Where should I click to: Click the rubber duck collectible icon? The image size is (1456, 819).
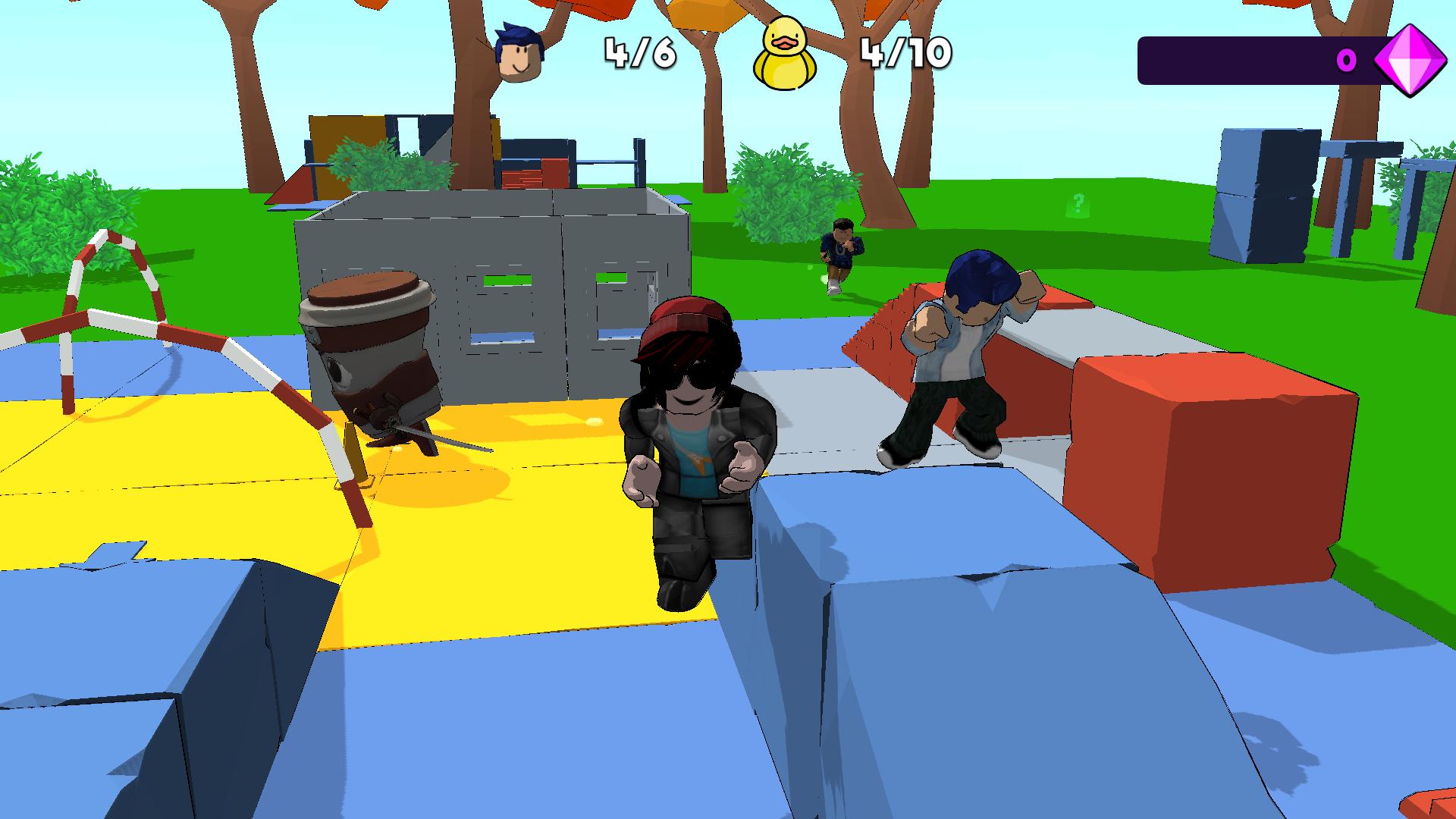pos(784,53)
